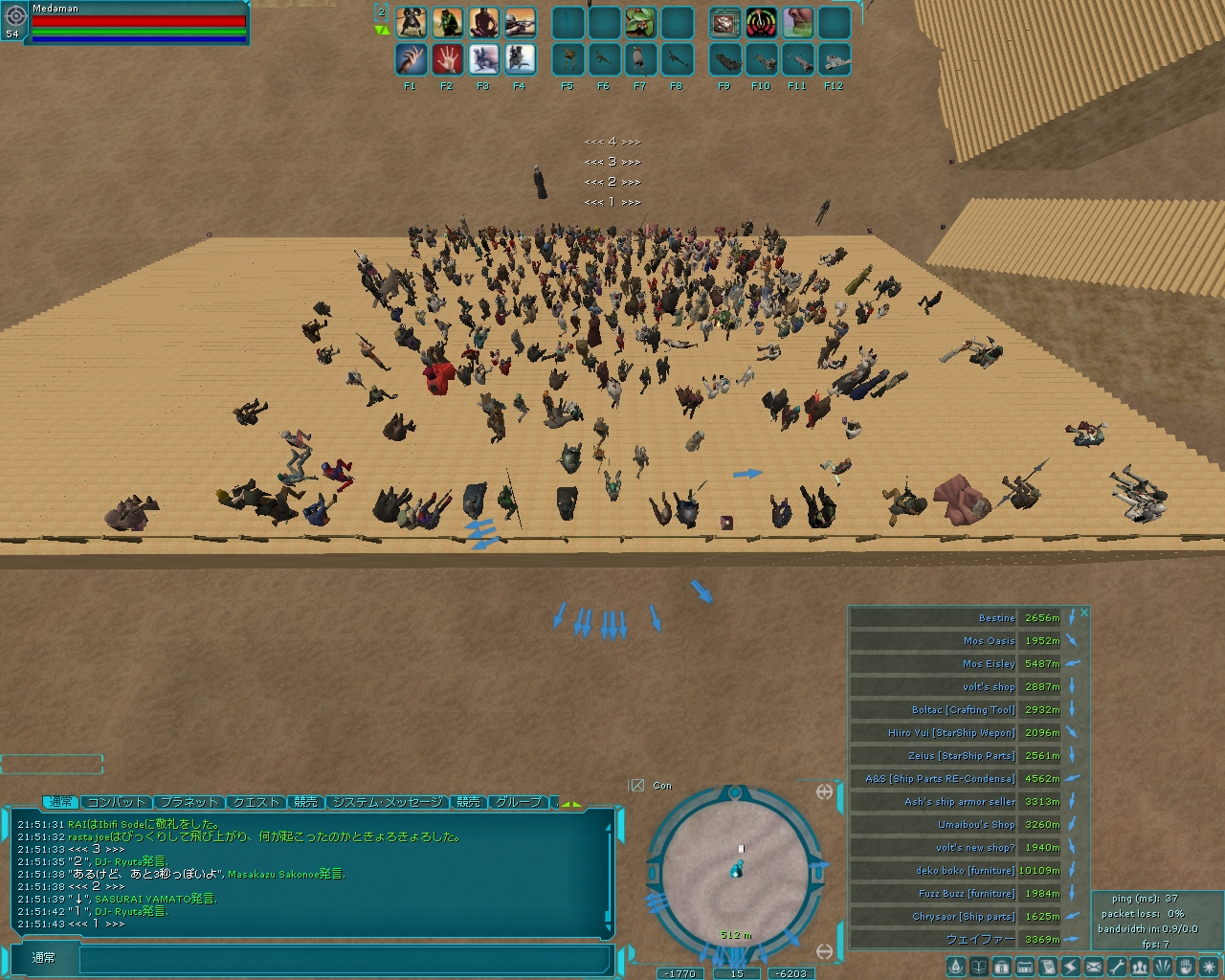This screenshot has height=980, width=1225.
Task: Open the wrench options menu icon
Action: pyautogui.click(x=1116, y=967)
